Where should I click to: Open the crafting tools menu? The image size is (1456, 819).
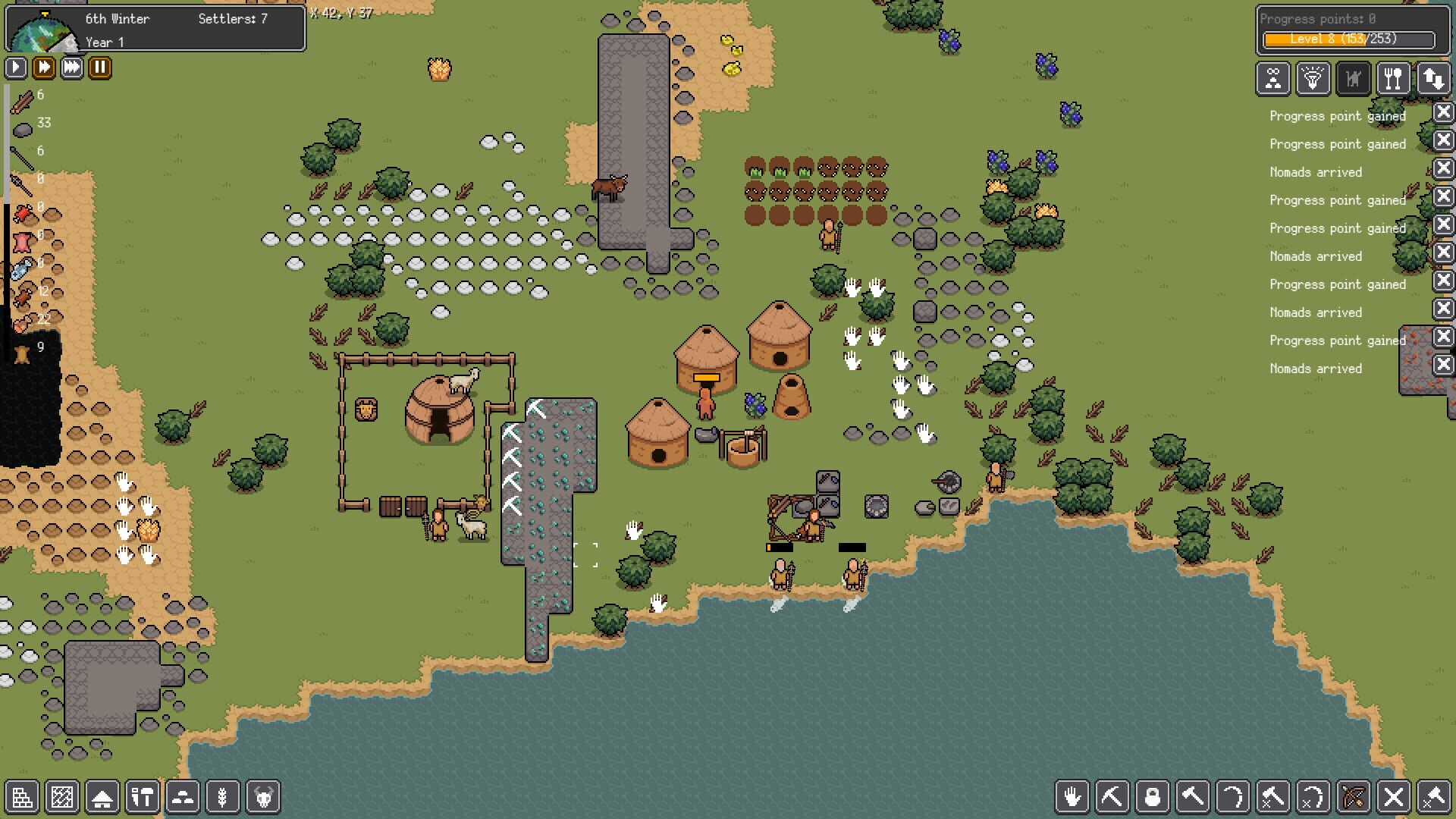[143, 797]
